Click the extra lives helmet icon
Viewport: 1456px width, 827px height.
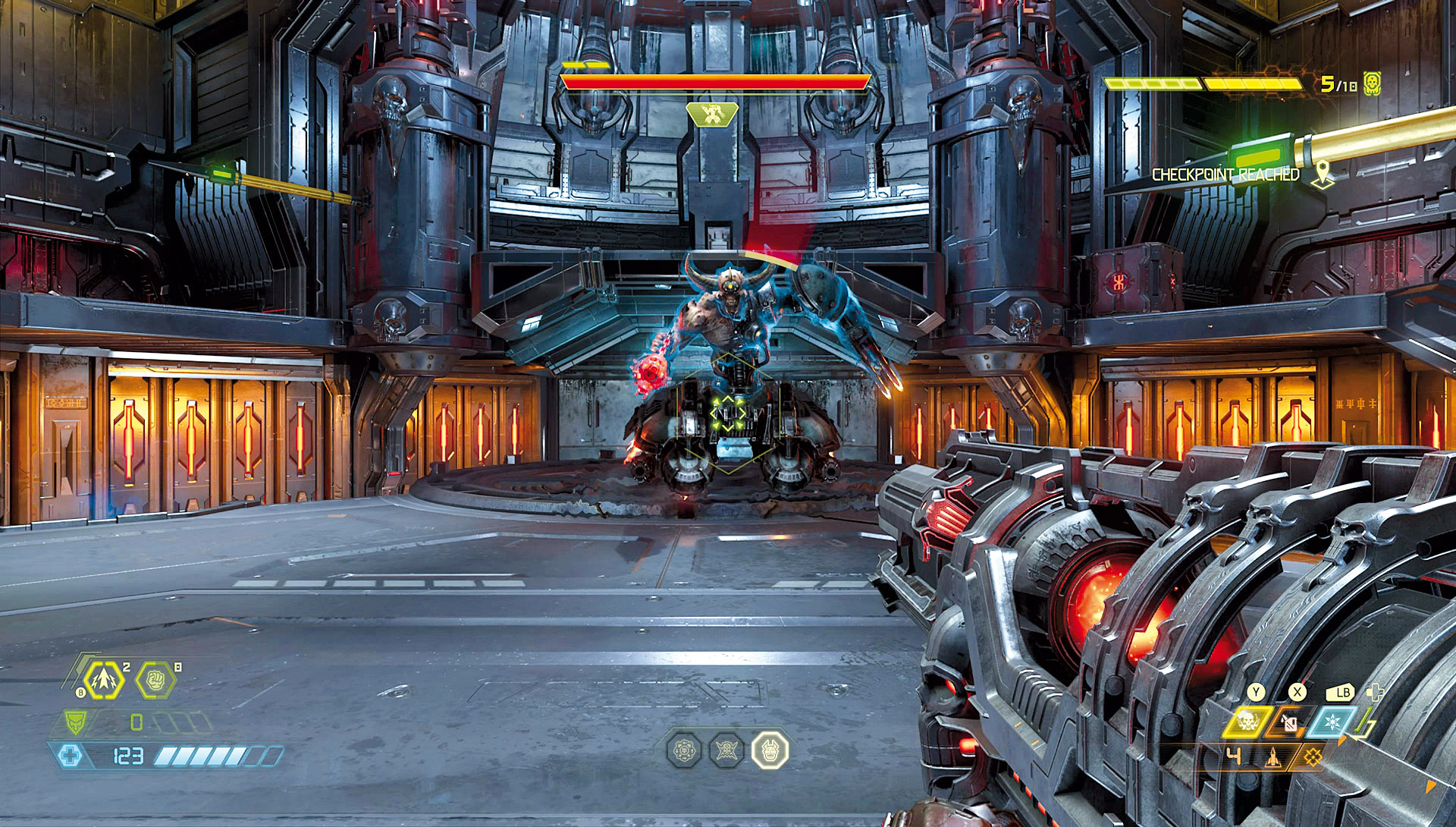1372,83
